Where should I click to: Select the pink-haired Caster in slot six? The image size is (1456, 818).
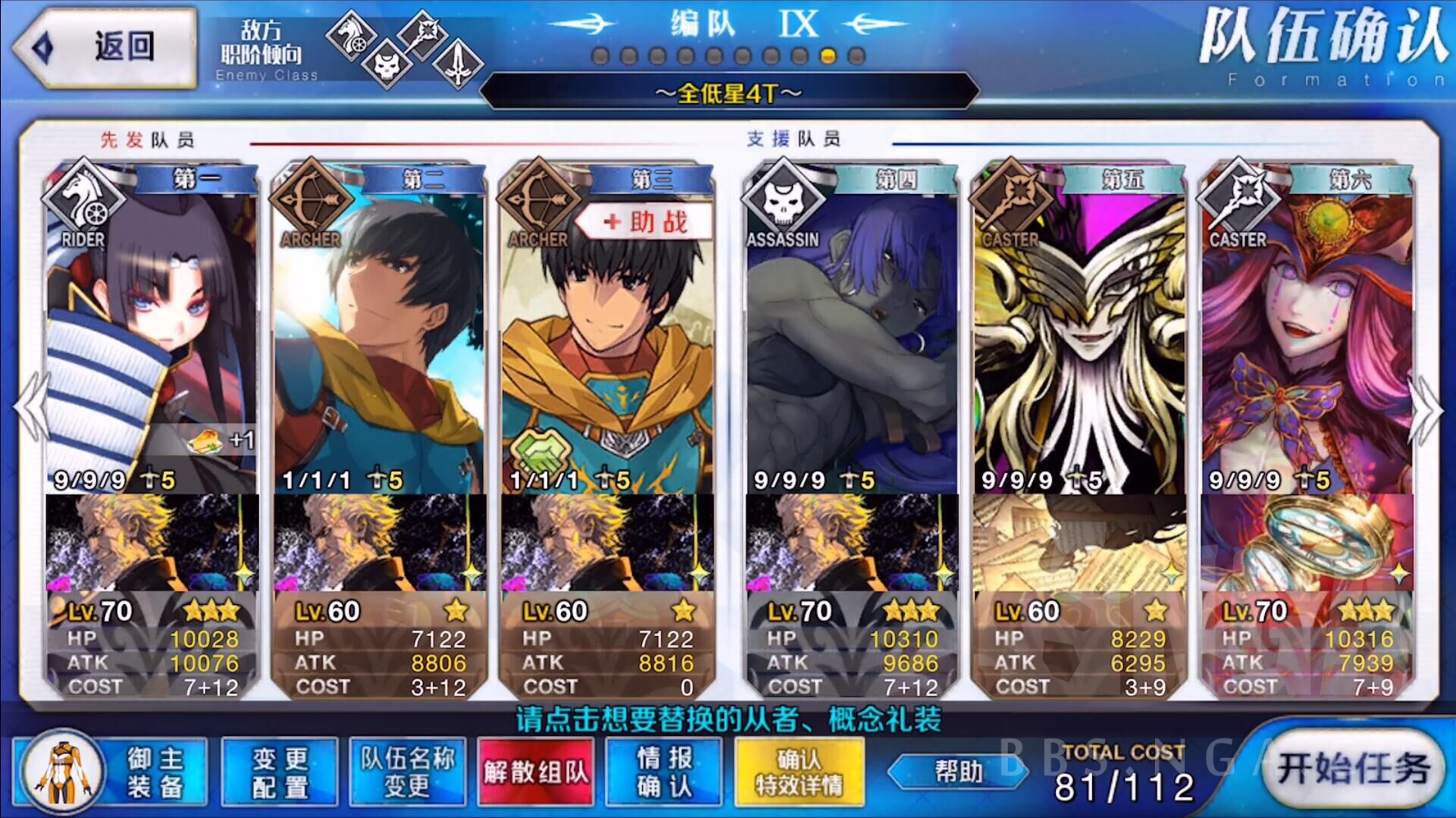tap(1306, 334)
